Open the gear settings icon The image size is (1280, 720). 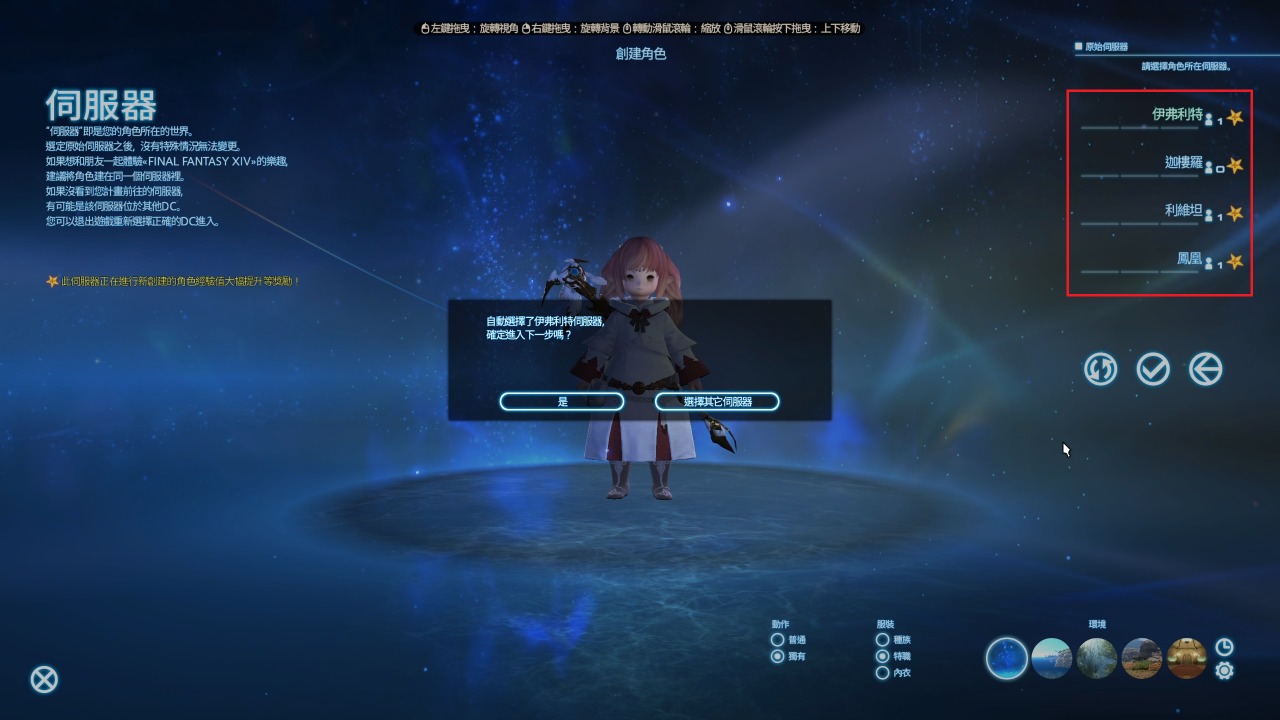click(x=1224, y=671)
